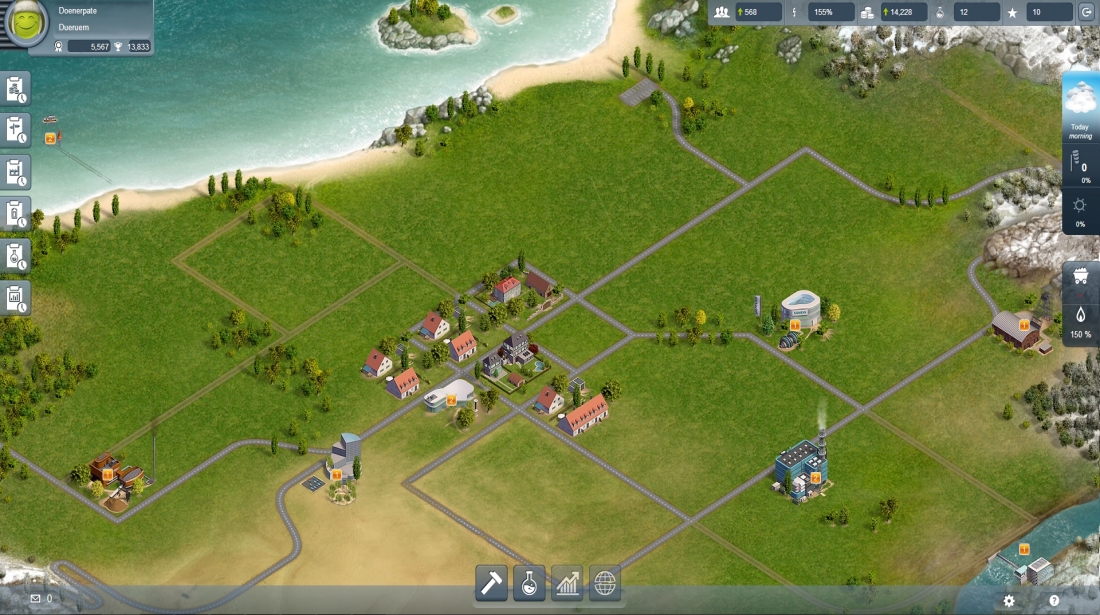This screenshot has height=615, width=1100.
Task: Open the help question mark
Action: click(1054, 600)
